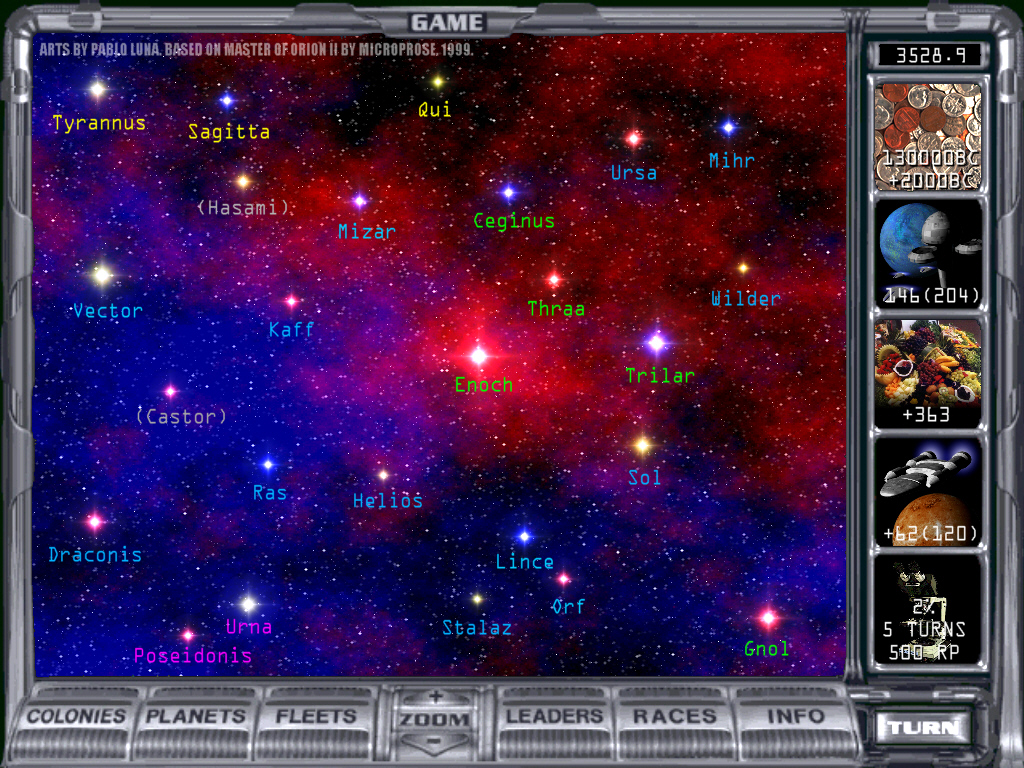Show the Races screen
Viewport: 1024px width, 768px height.
click(675, 716)
